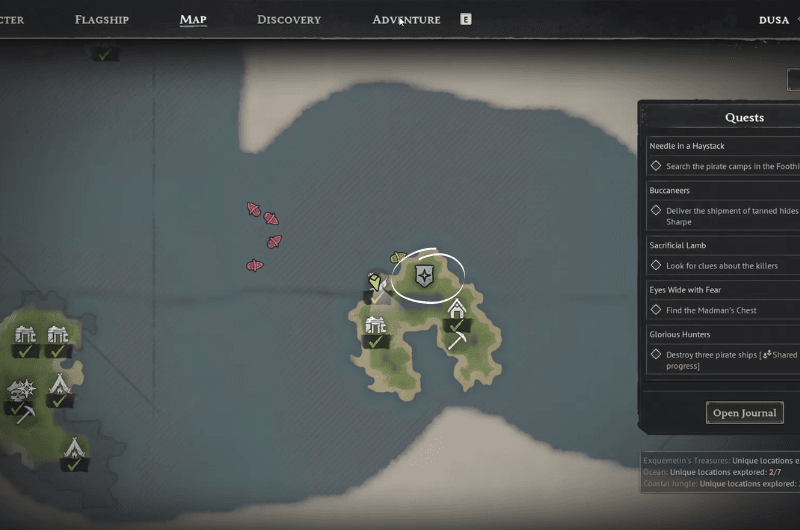Switch to the Flagship tab
The image size is (800, 530).
coord(102,20)
